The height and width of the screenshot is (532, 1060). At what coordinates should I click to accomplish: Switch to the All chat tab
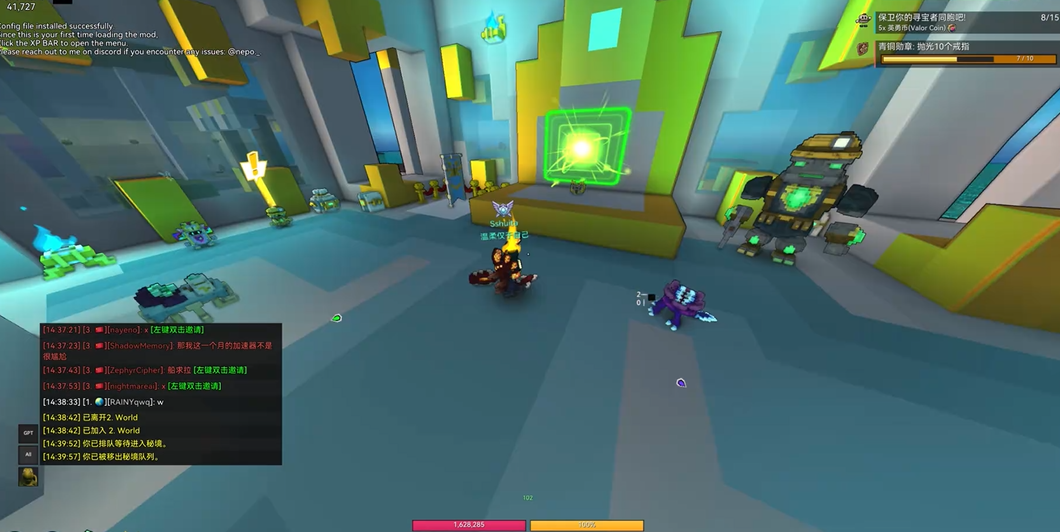28,454
